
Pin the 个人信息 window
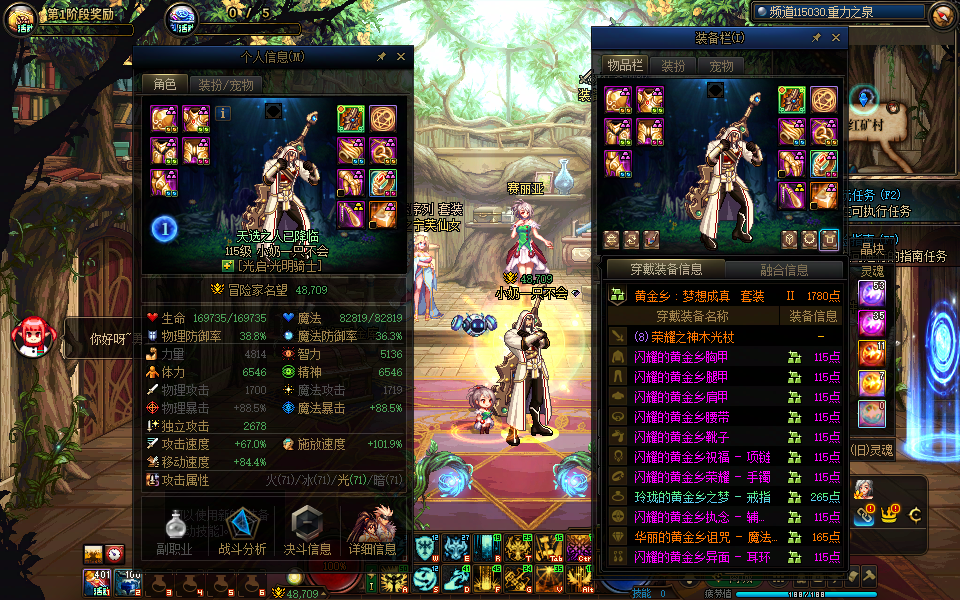point(381,57)
